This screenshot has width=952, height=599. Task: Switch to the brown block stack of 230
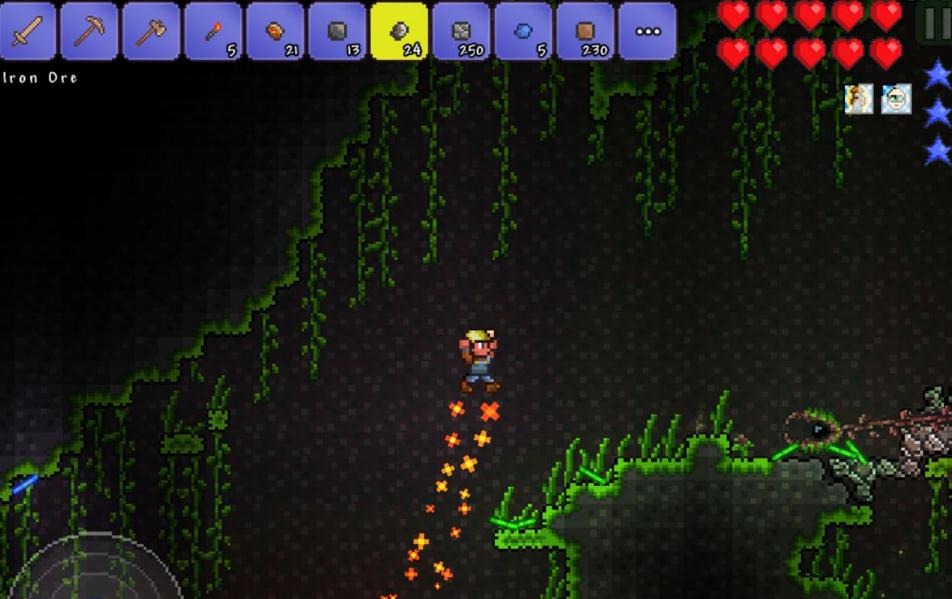click(x=585, y=30)
